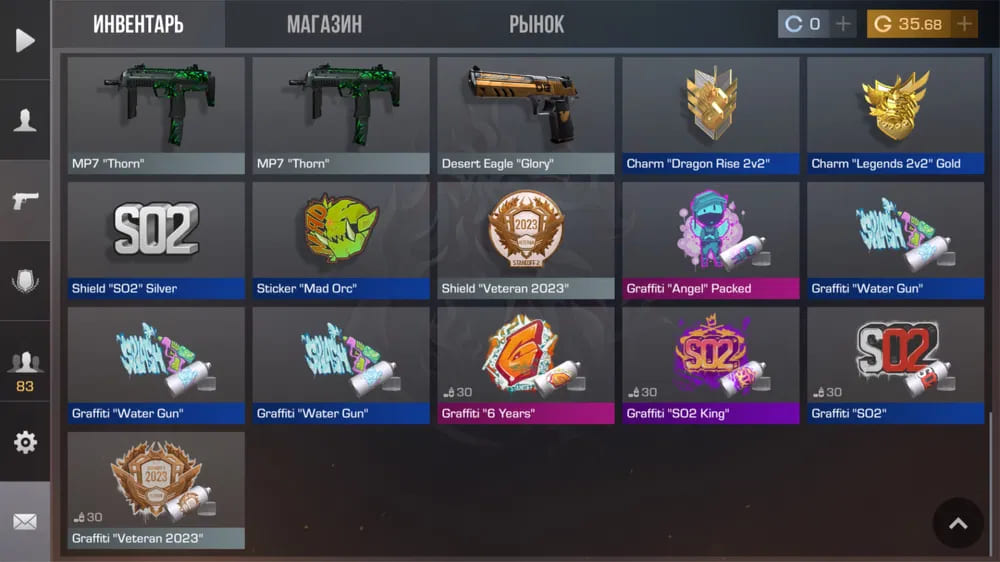
Task: Pick the Graffiti "SO2 King" item
Action: 710,365
